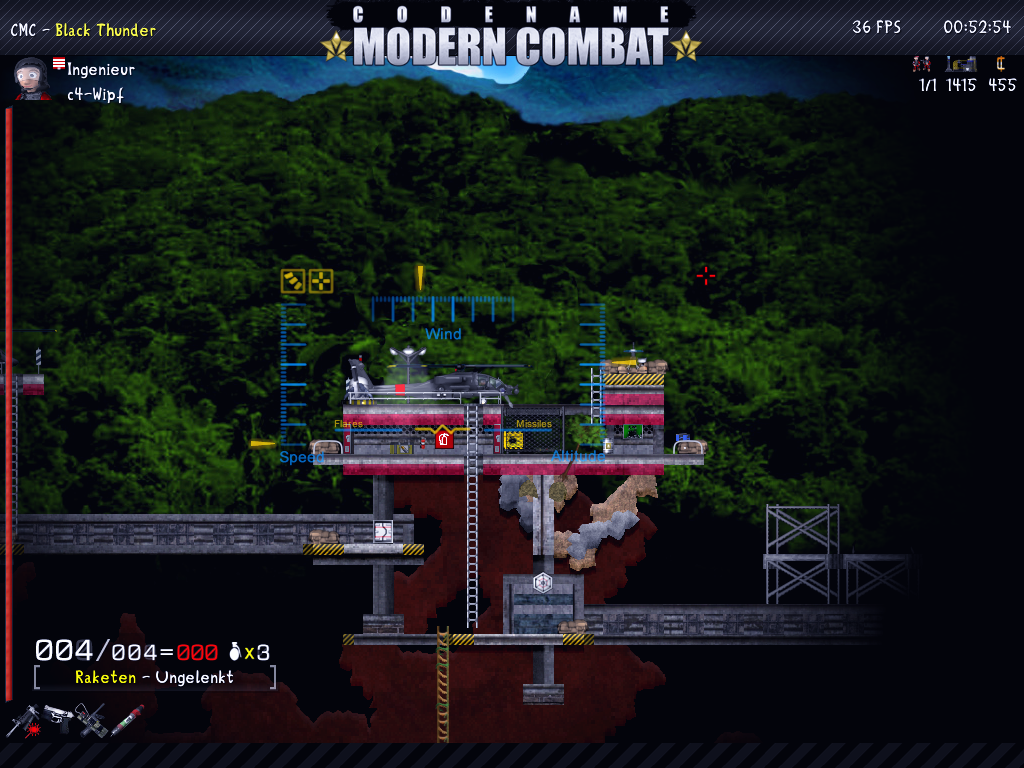This screenshot has height=768, width=1024.
Task: Pick the red-tipped syringe item icon
Action: [x=127, y=718]
